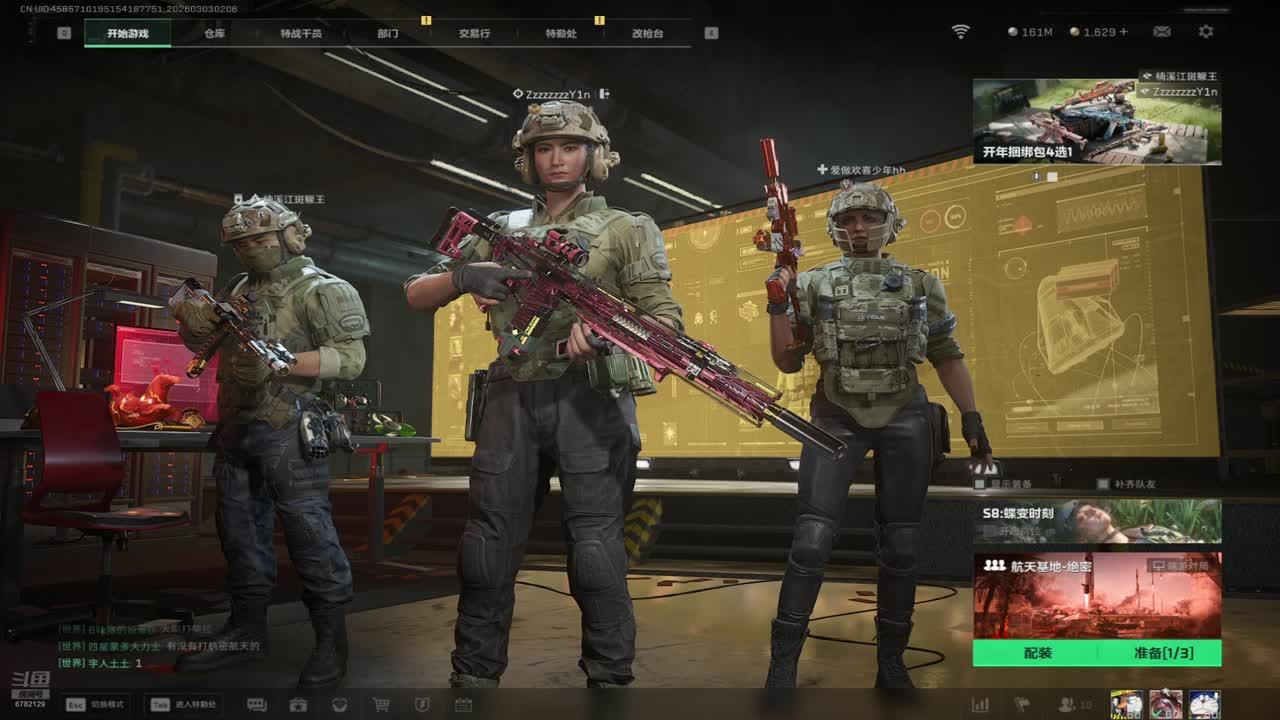
Task: View the 开年捆绑包4选1 bundle banner
Action: (1096, 122)
